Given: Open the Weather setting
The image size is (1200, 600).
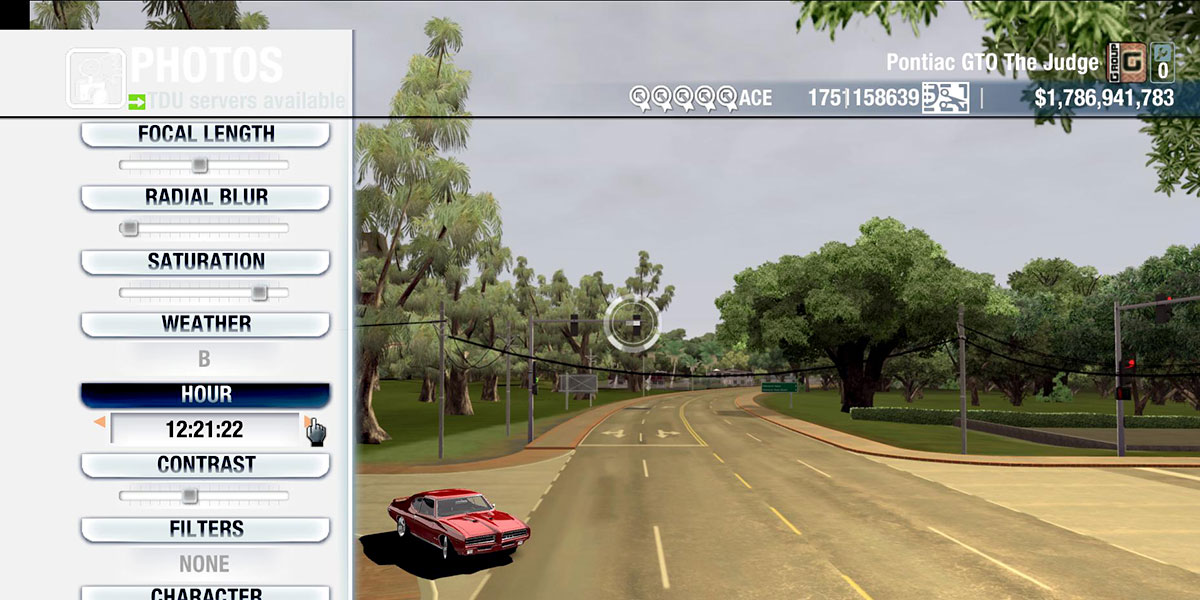Looking at the screenshot, I should click(x=205, y=324).
